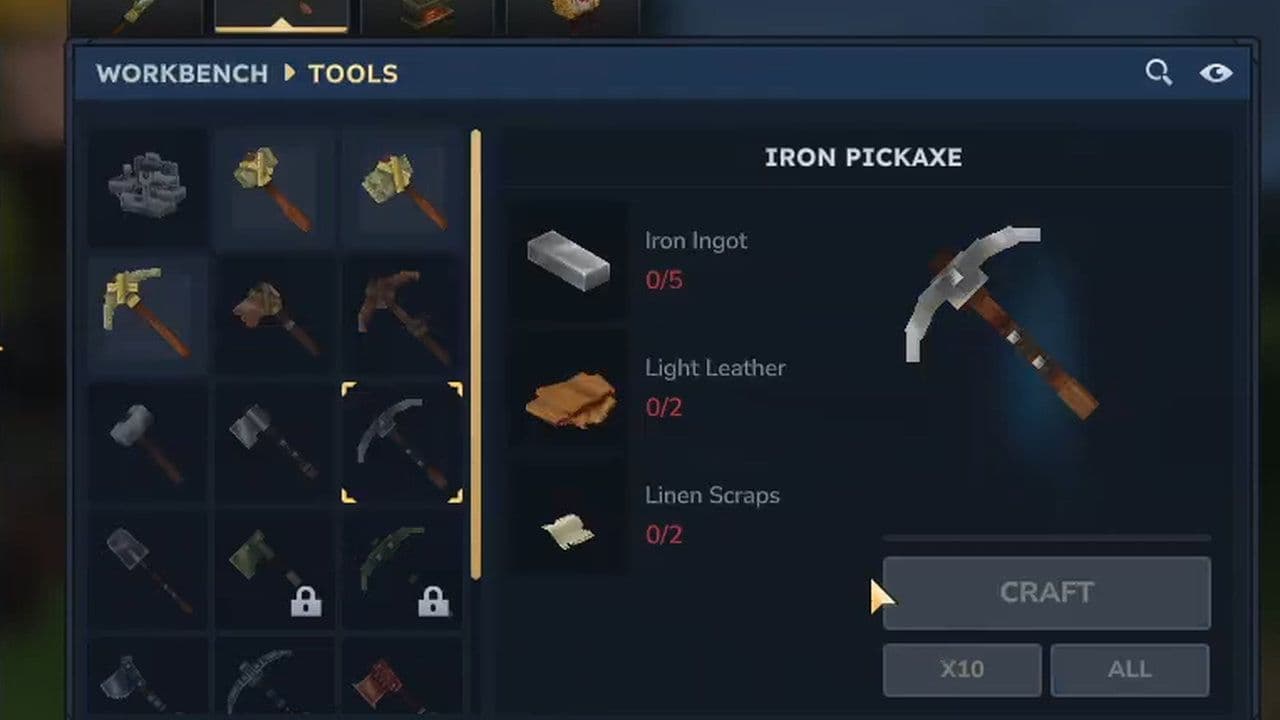Pick the shovel recipe
This screenshot has height=720, width=1280.
click(x=147, y=570)
